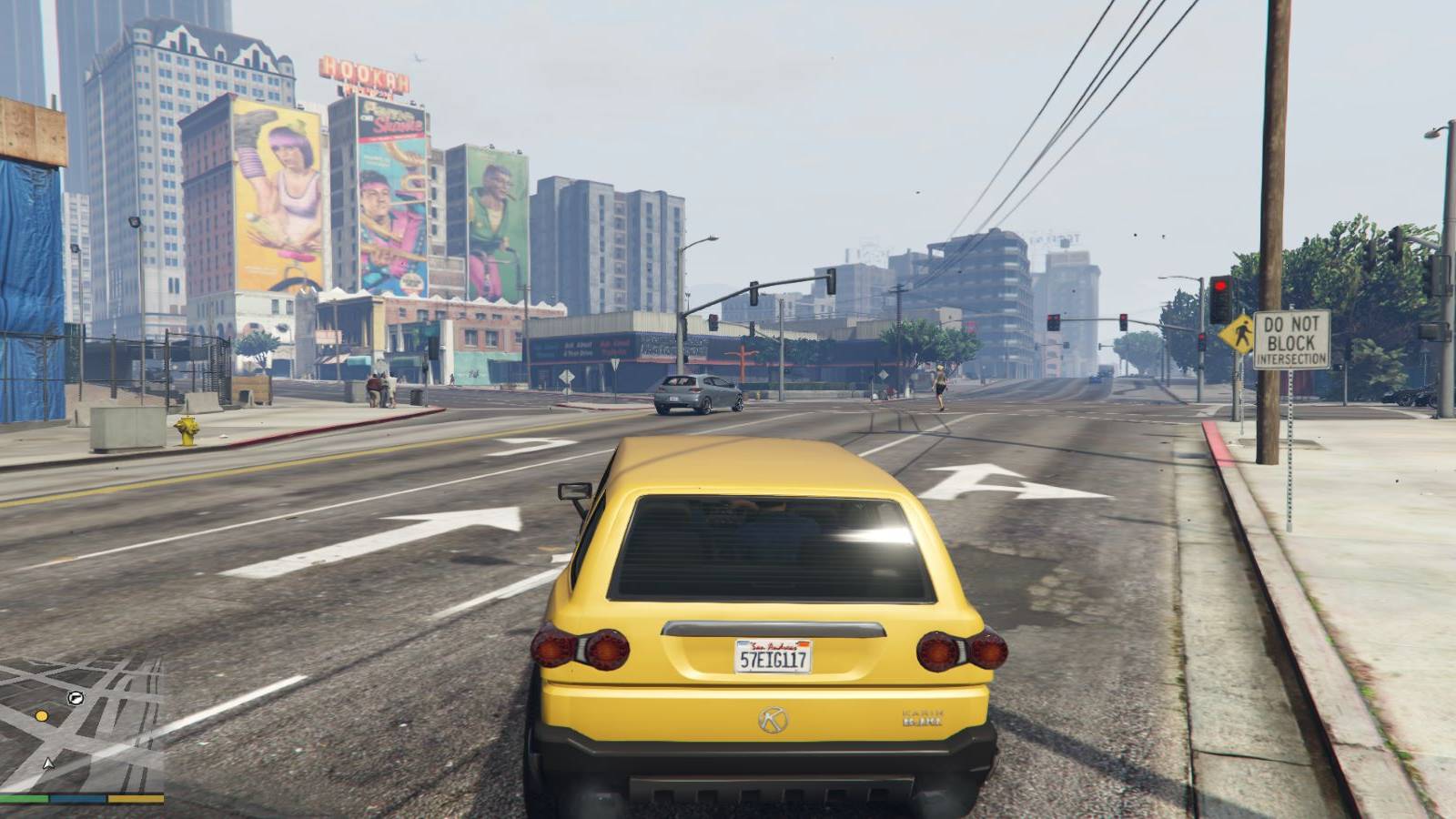The width and height of the screenshot is (1456, 819).
Task: Click the yellow waypoint blip on the minimap
Action: 40,716
